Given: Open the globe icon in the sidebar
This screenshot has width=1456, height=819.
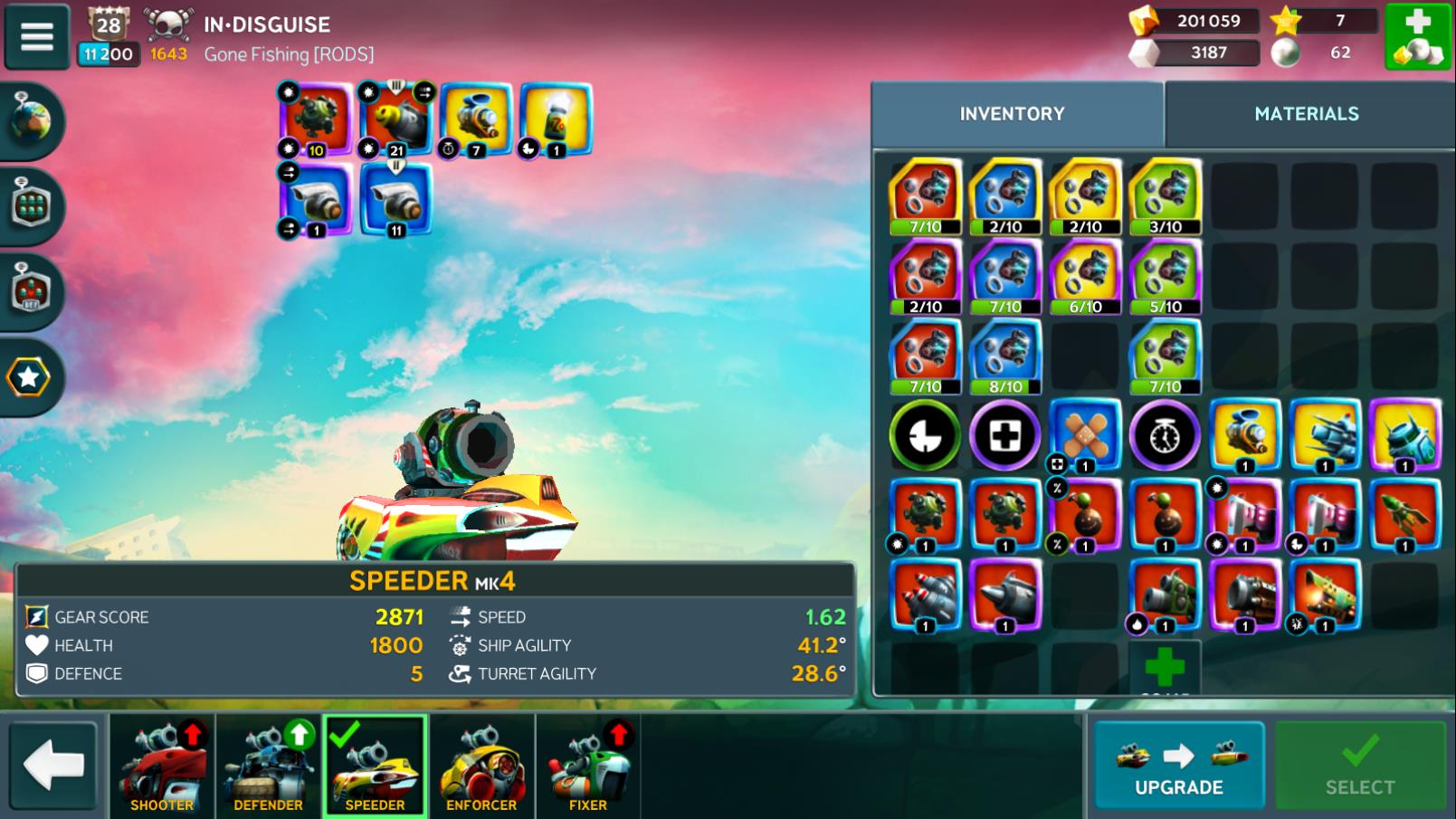Looking at the screenshot, I should 31,121.
